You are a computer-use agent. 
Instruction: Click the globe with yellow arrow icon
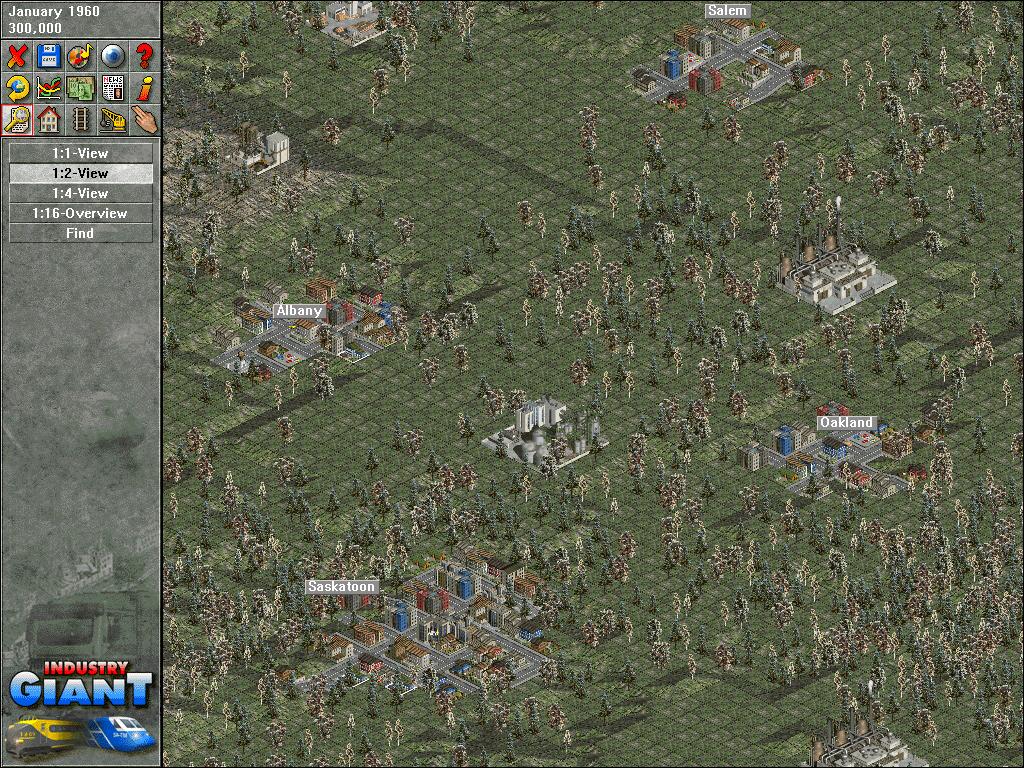click(17, 88)
